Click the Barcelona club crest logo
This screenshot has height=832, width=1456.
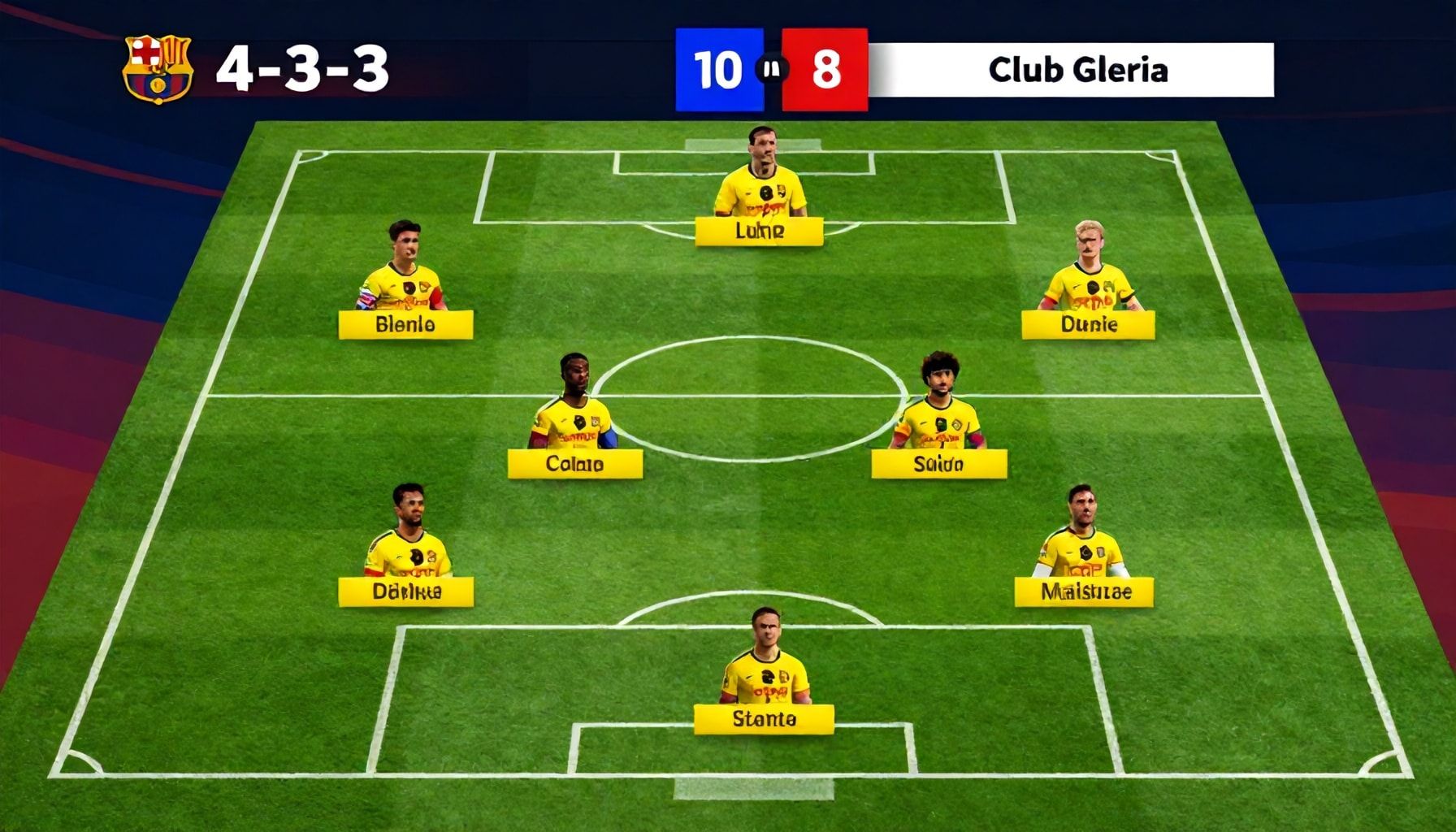click(156, 69)
